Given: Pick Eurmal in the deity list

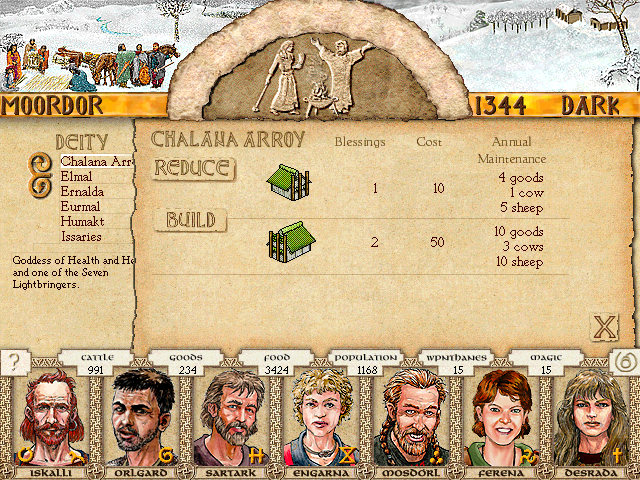Looking at the screenshot, I should [x=82, y=206].
